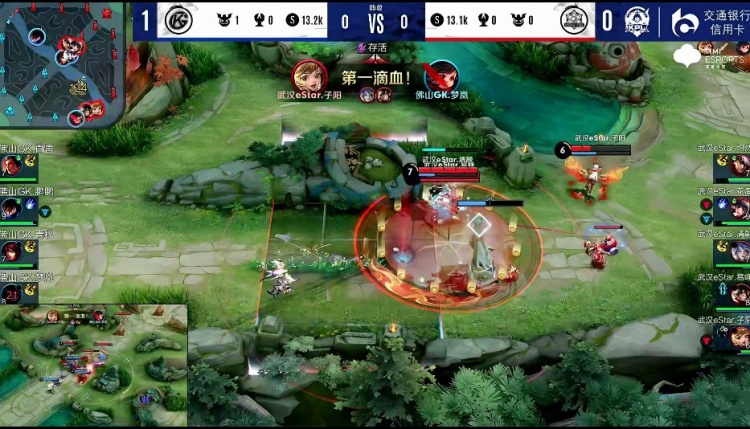
Task: Select the GK team logo on scoreboard
Action: 180,20
